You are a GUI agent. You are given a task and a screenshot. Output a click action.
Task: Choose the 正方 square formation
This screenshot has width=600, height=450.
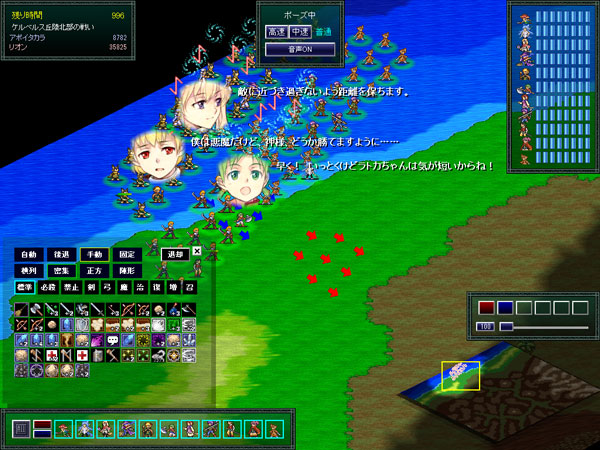tap(94, 271)
